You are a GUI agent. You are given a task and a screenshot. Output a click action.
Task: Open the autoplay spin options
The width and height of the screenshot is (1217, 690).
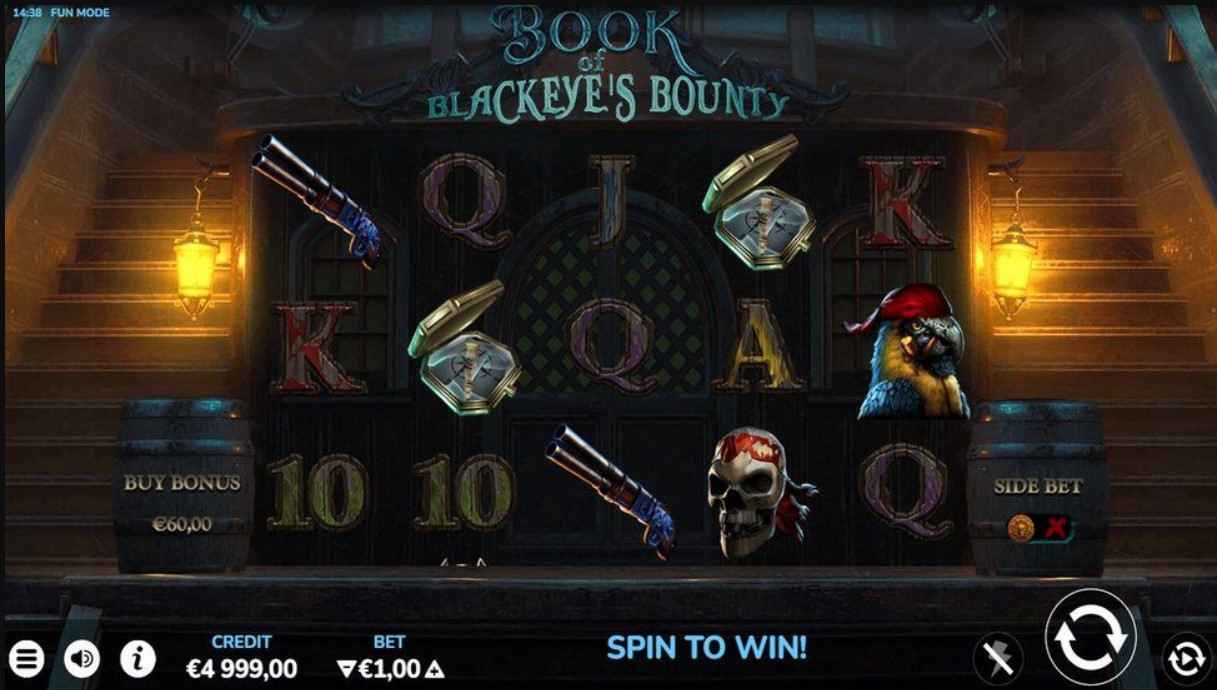click(x=1186, y=658)
